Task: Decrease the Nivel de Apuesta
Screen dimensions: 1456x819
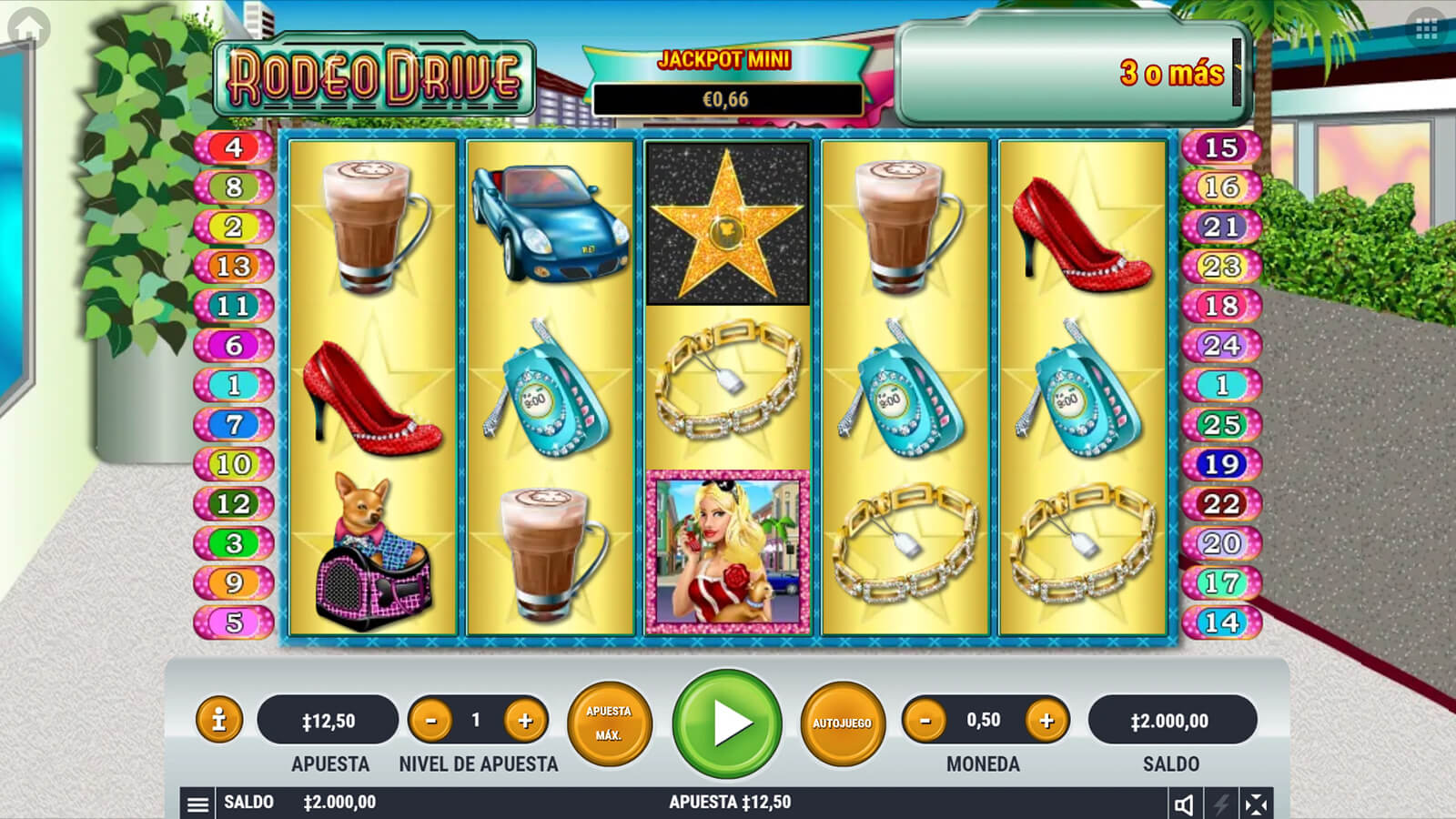Action: pyautogui.click(x=431, y=721)
